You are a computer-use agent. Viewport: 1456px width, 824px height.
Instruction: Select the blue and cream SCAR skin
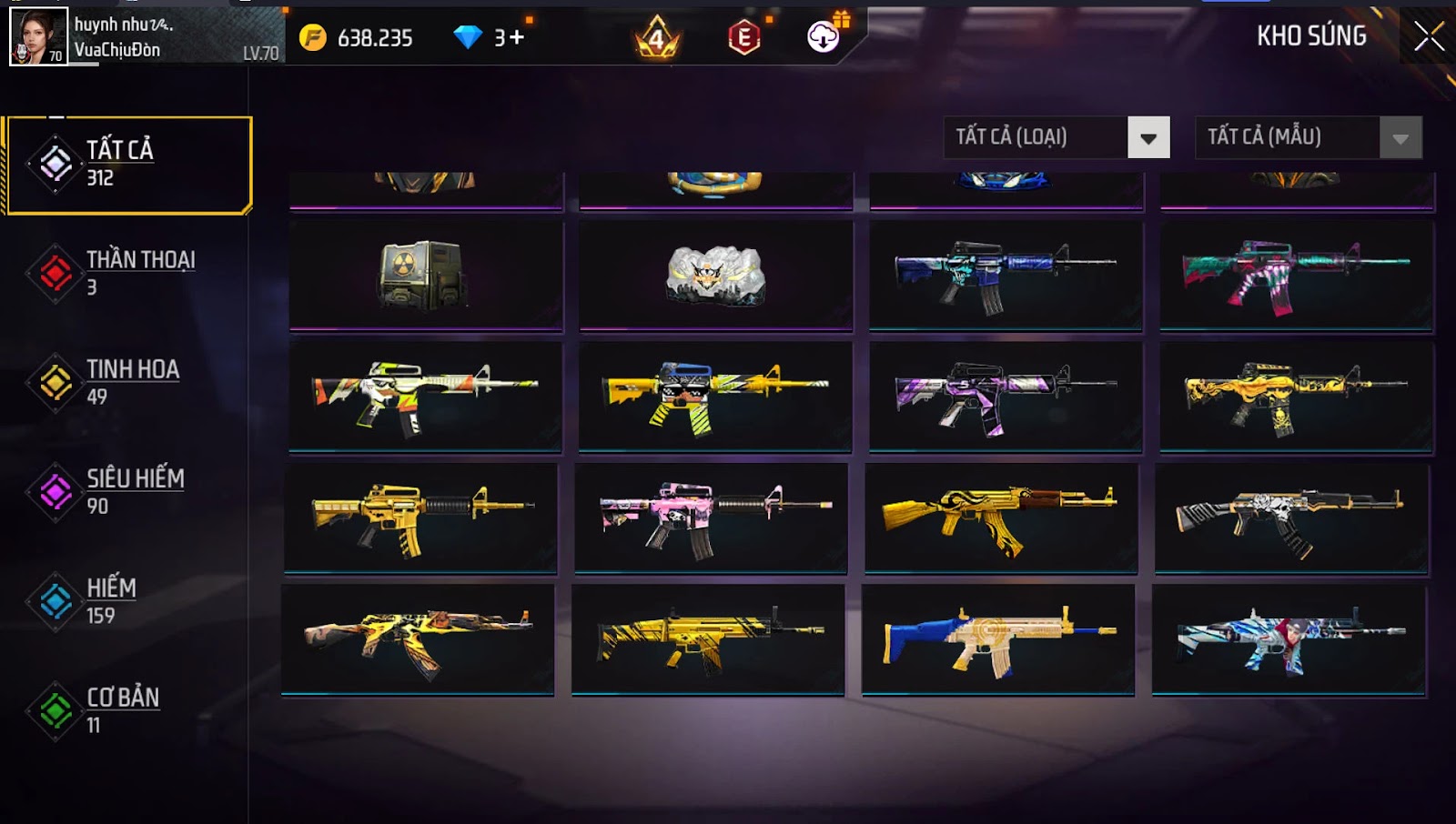(x=998, y=639)
